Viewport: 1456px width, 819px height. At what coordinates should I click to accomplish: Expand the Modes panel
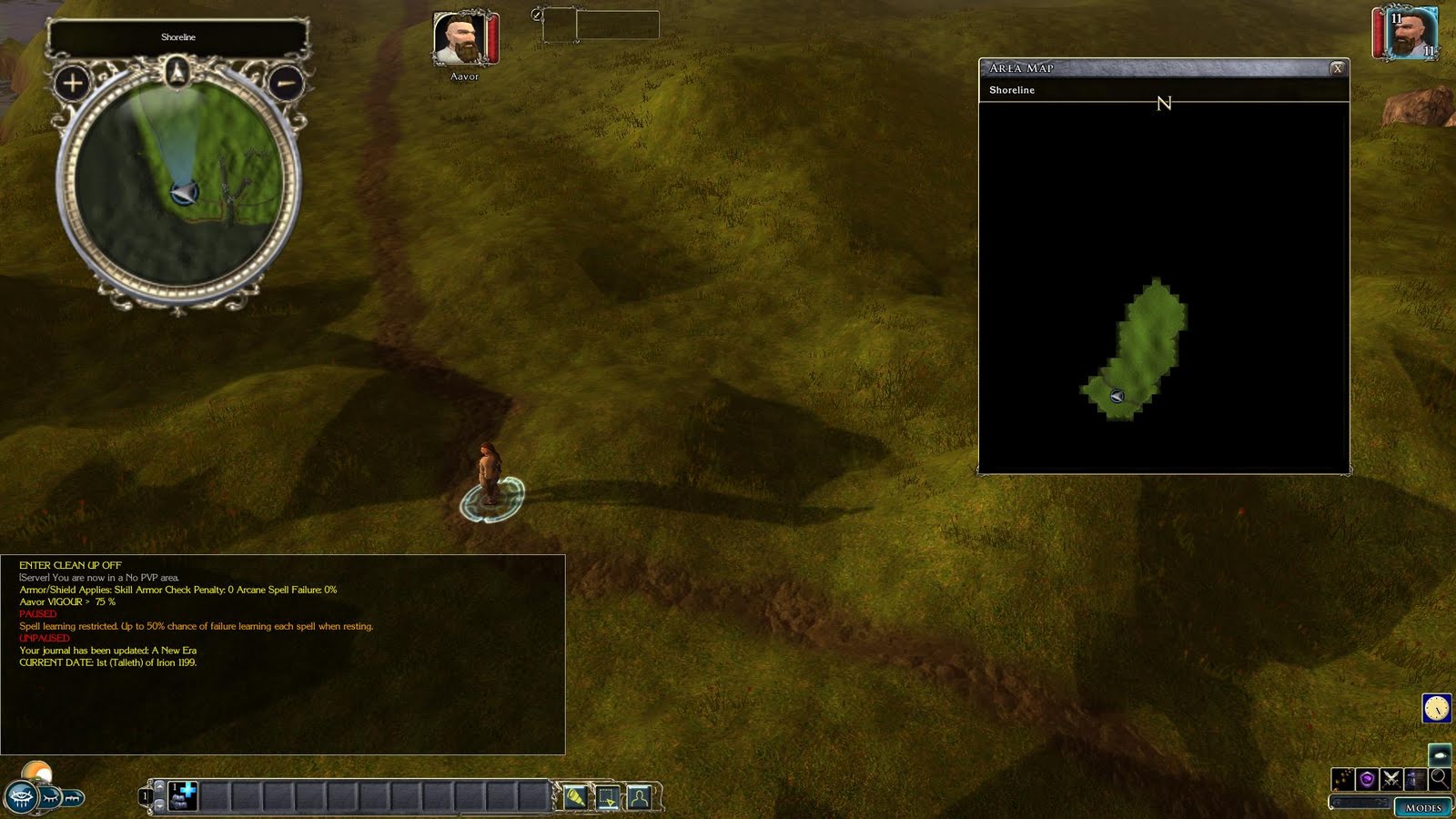click(x=1424, y=808)
